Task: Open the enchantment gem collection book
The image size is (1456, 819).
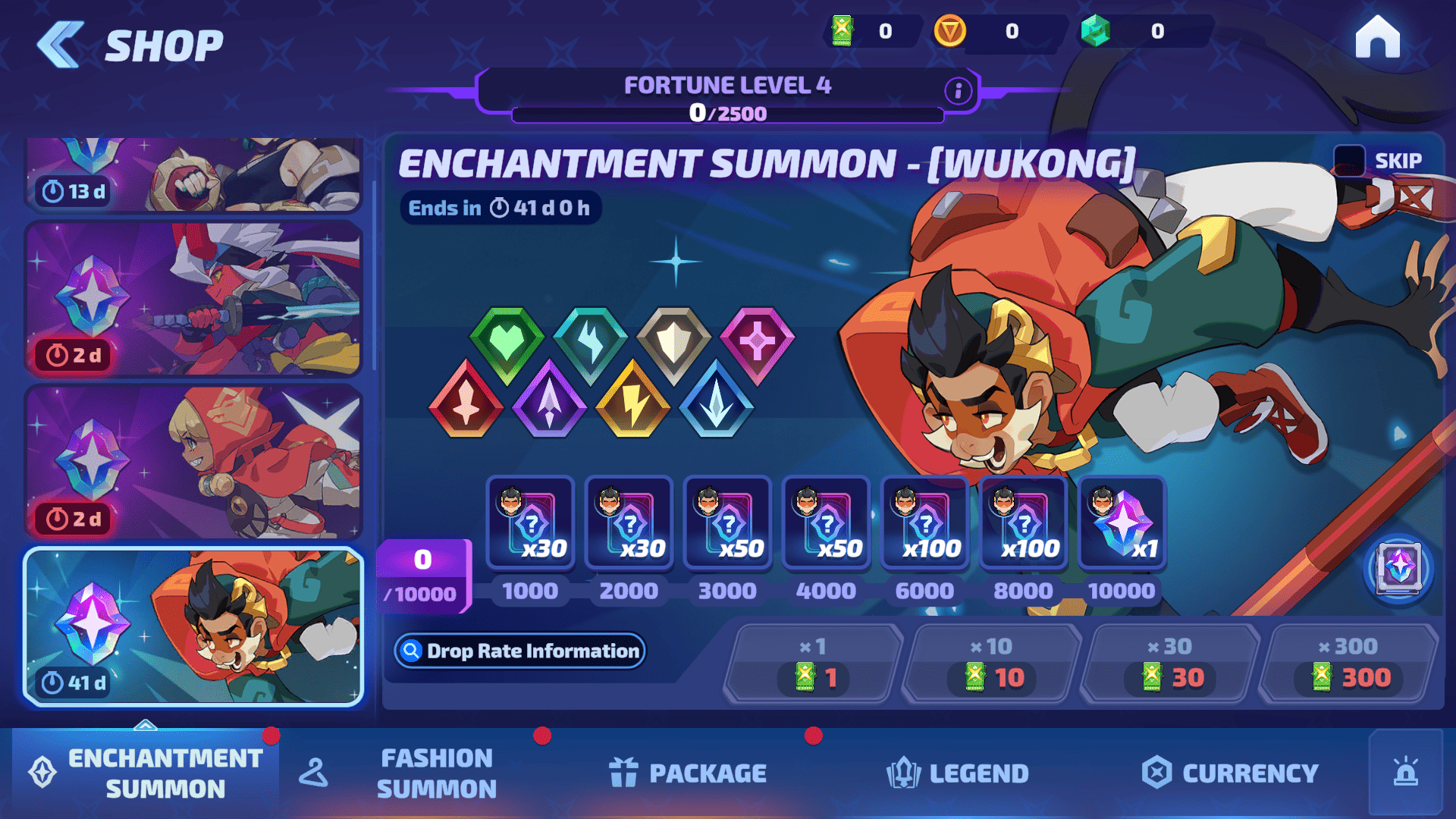Action: coord(1399,567)
